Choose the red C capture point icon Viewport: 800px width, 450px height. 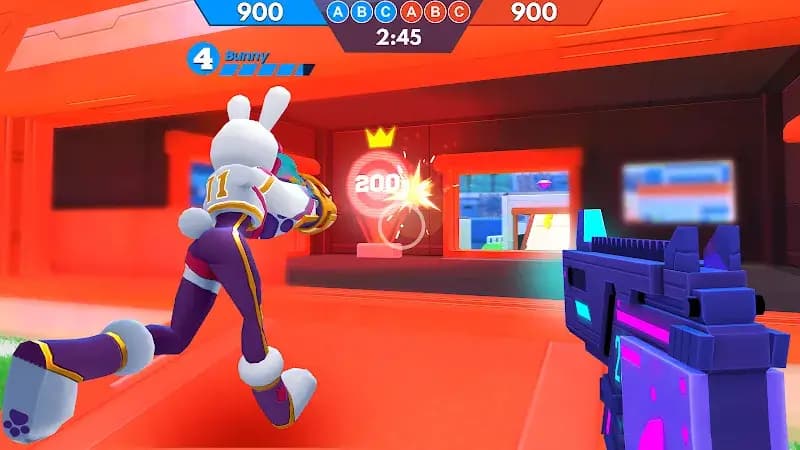coord(458,13)
